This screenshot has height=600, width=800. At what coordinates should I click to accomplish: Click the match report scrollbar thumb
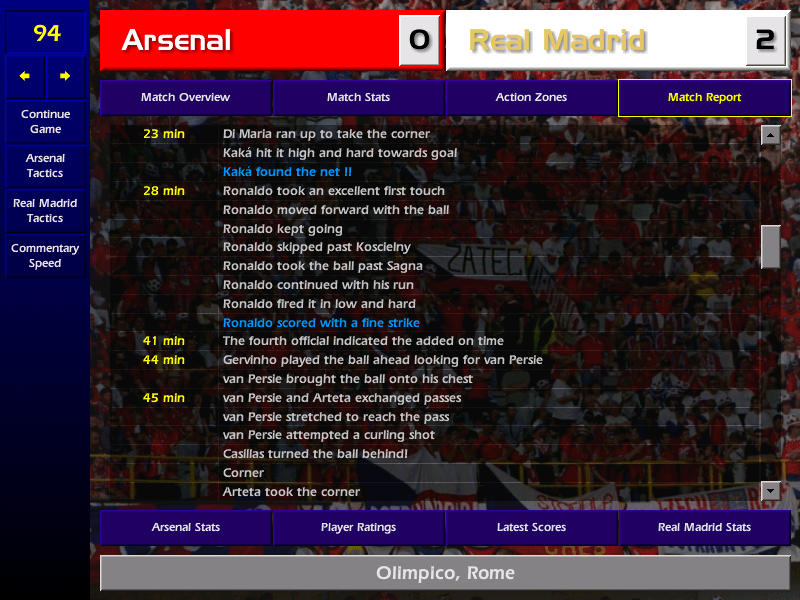770,247
